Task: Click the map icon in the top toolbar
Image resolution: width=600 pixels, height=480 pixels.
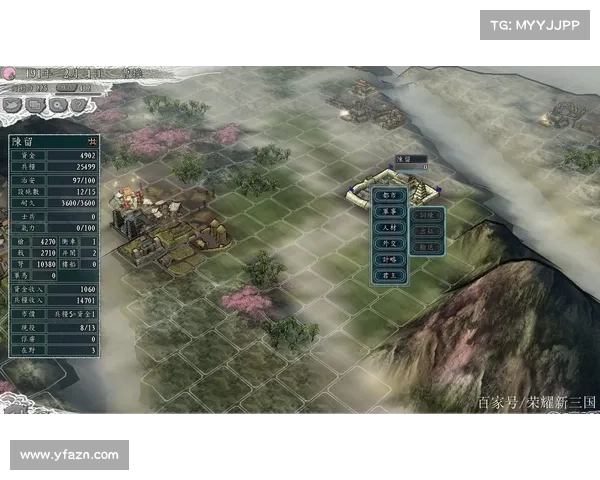Action: coord(14,103)
